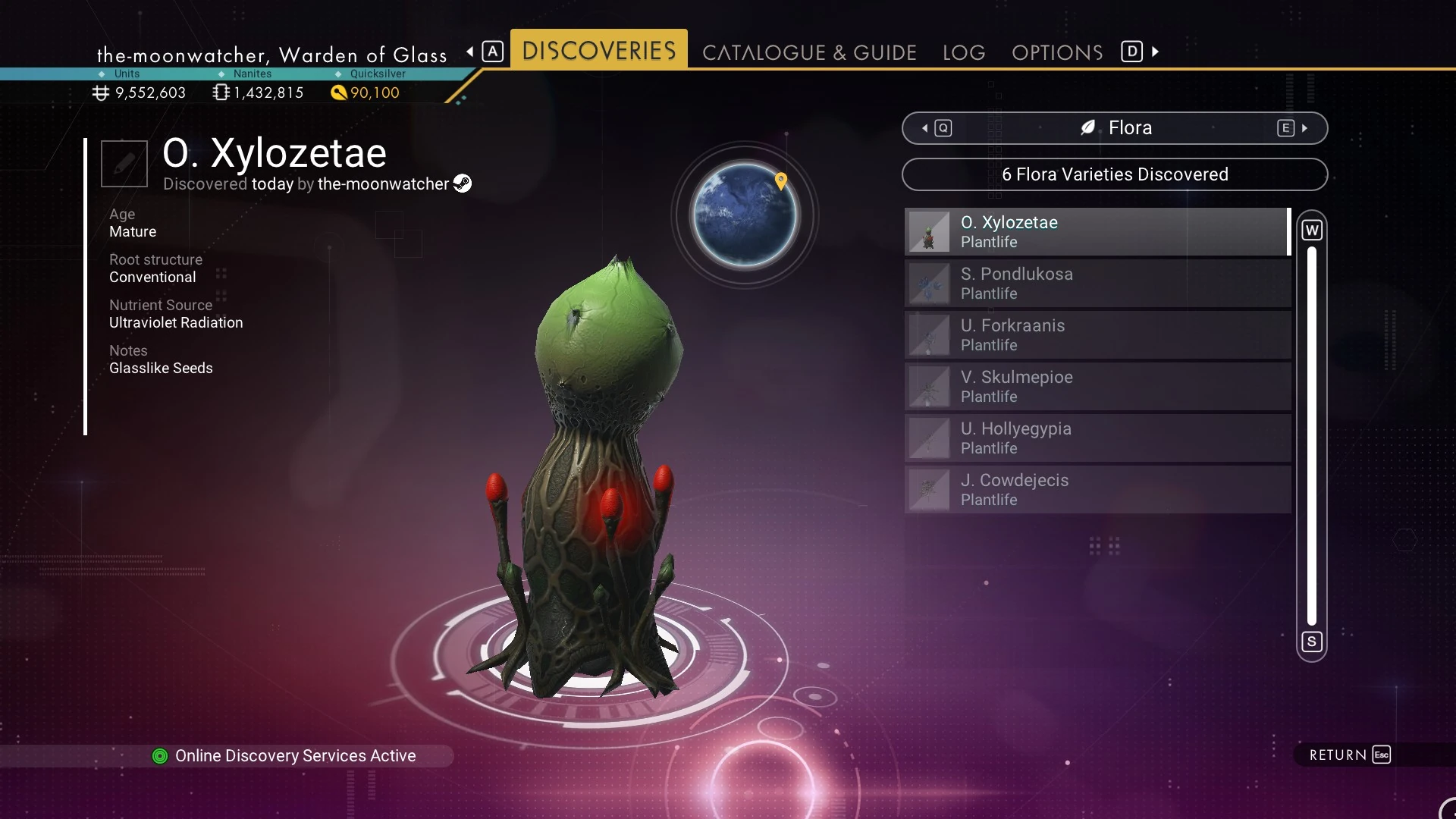Select the S. Pondlukosa list row
The image size is (1456, 819).
tap(1097, 284)
